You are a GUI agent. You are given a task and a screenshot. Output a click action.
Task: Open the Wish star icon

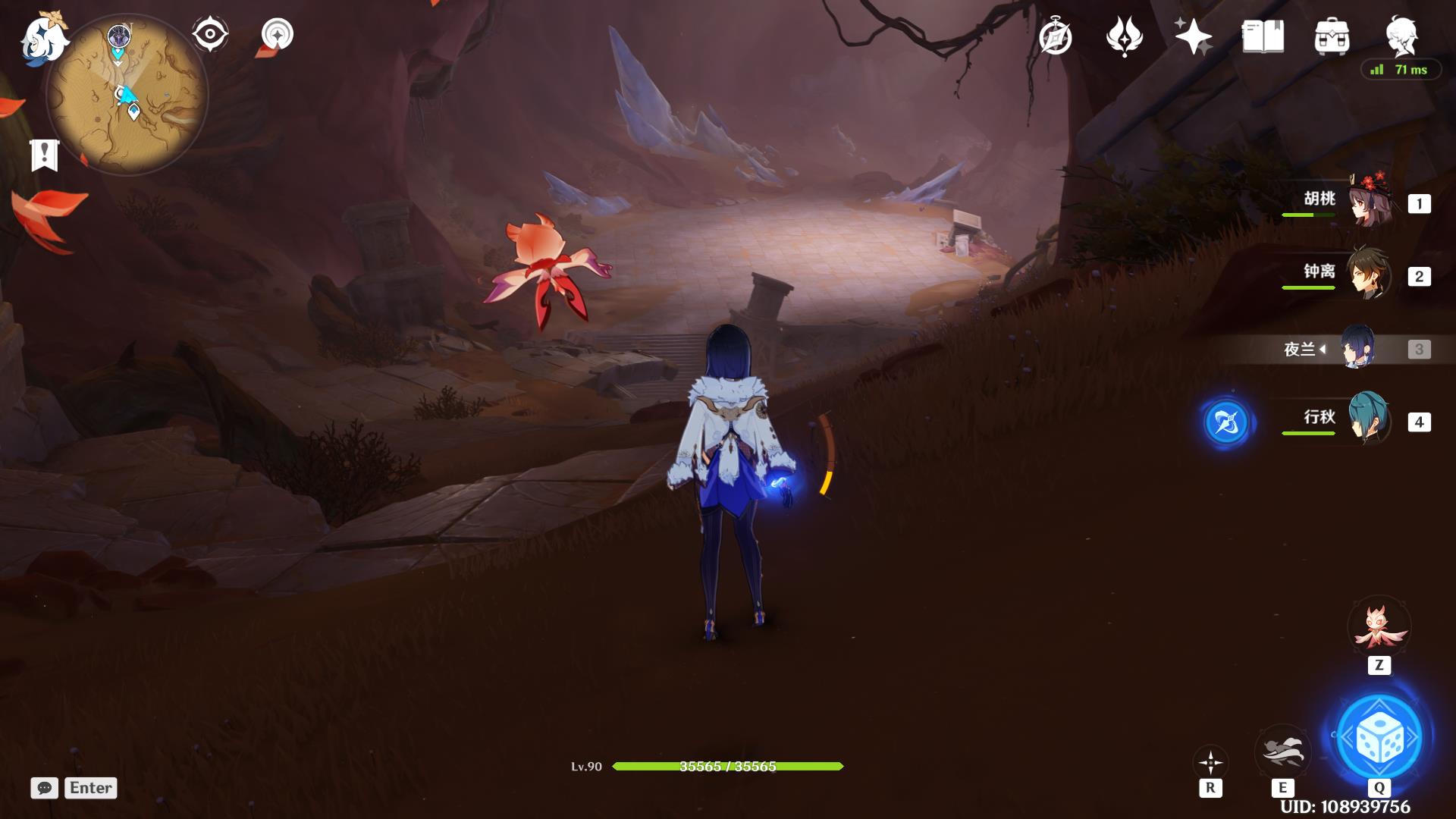coord(1193,36)
